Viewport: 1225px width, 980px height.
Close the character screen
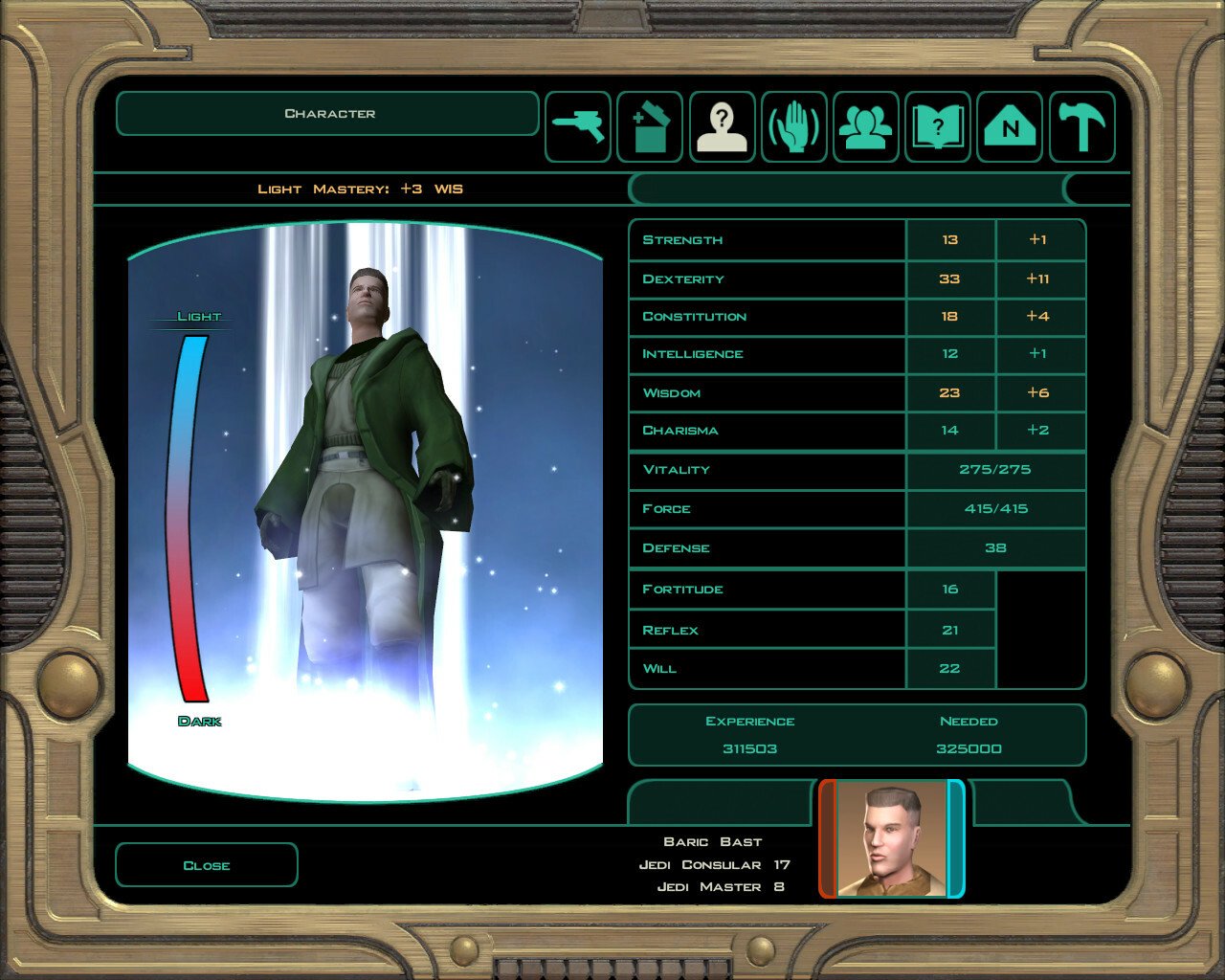[x=206, y=865]
